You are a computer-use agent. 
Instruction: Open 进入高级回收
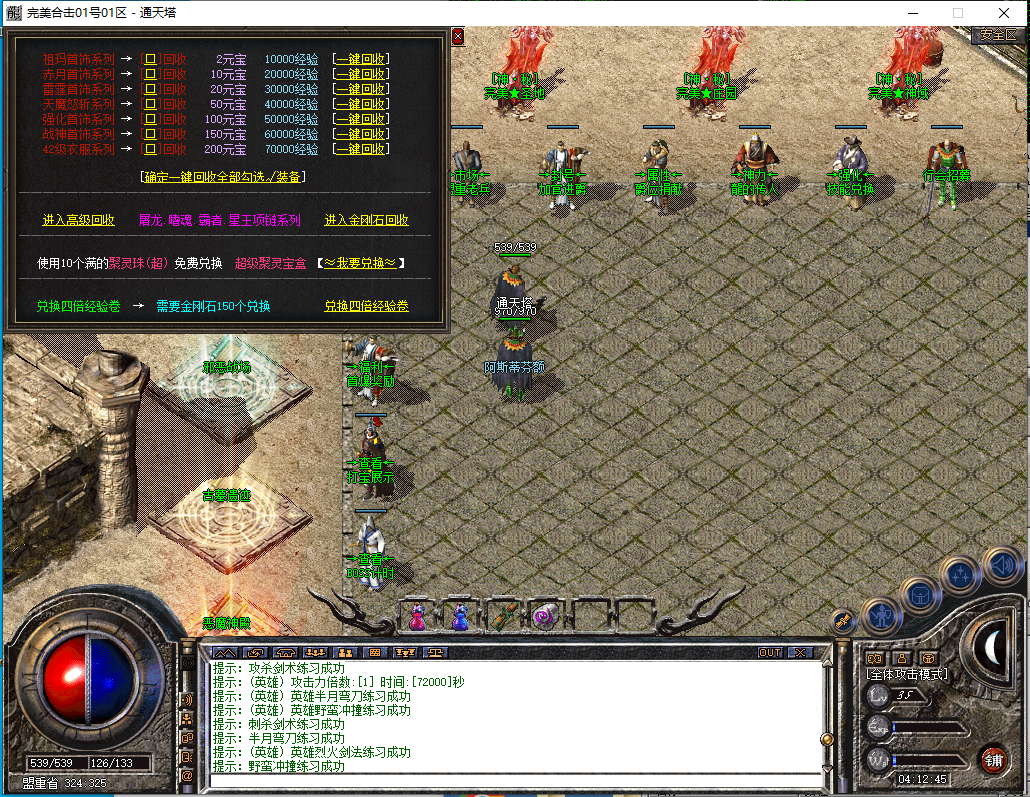point(78,220)
